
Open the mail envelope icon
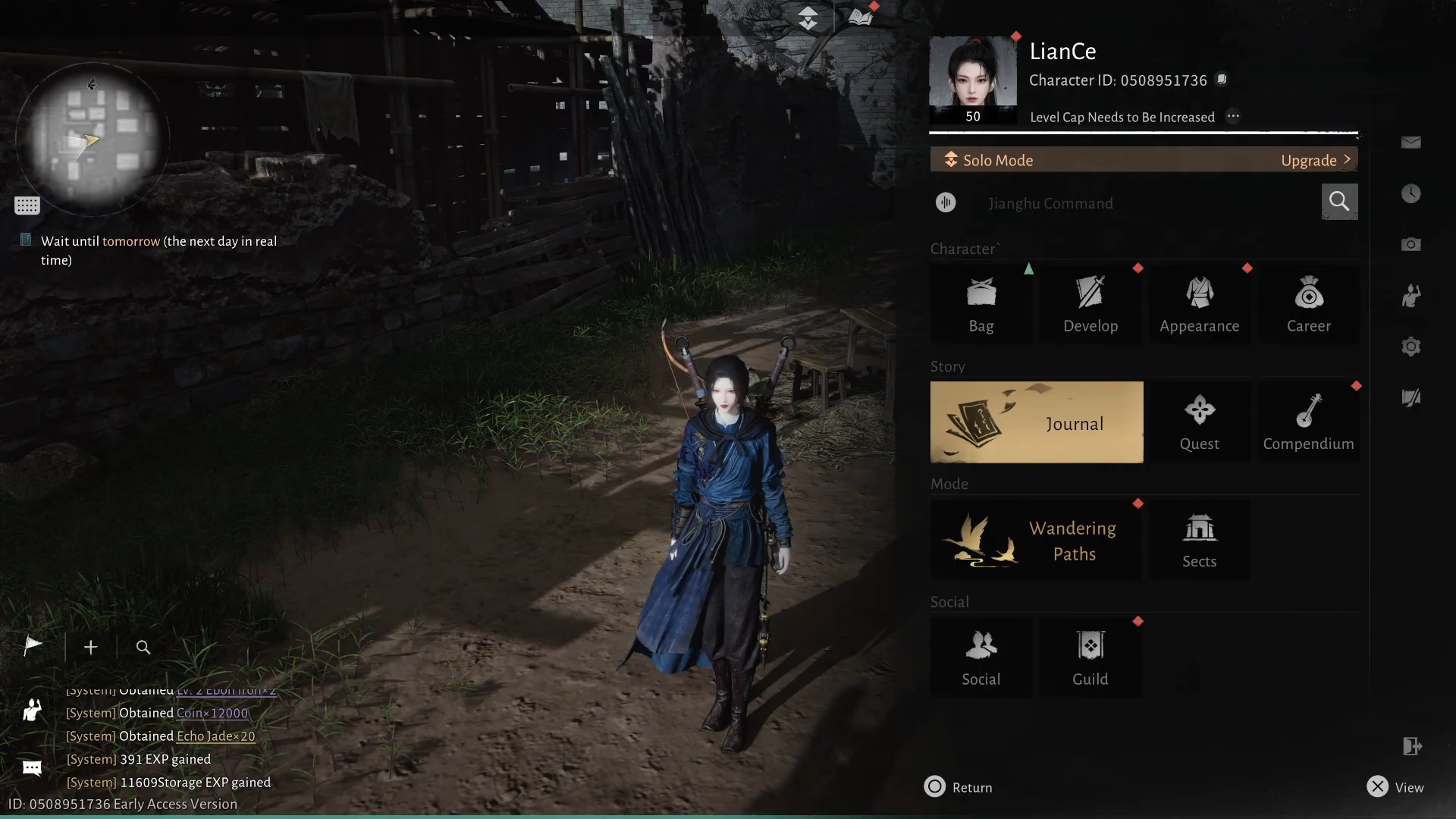point(1410,143)
